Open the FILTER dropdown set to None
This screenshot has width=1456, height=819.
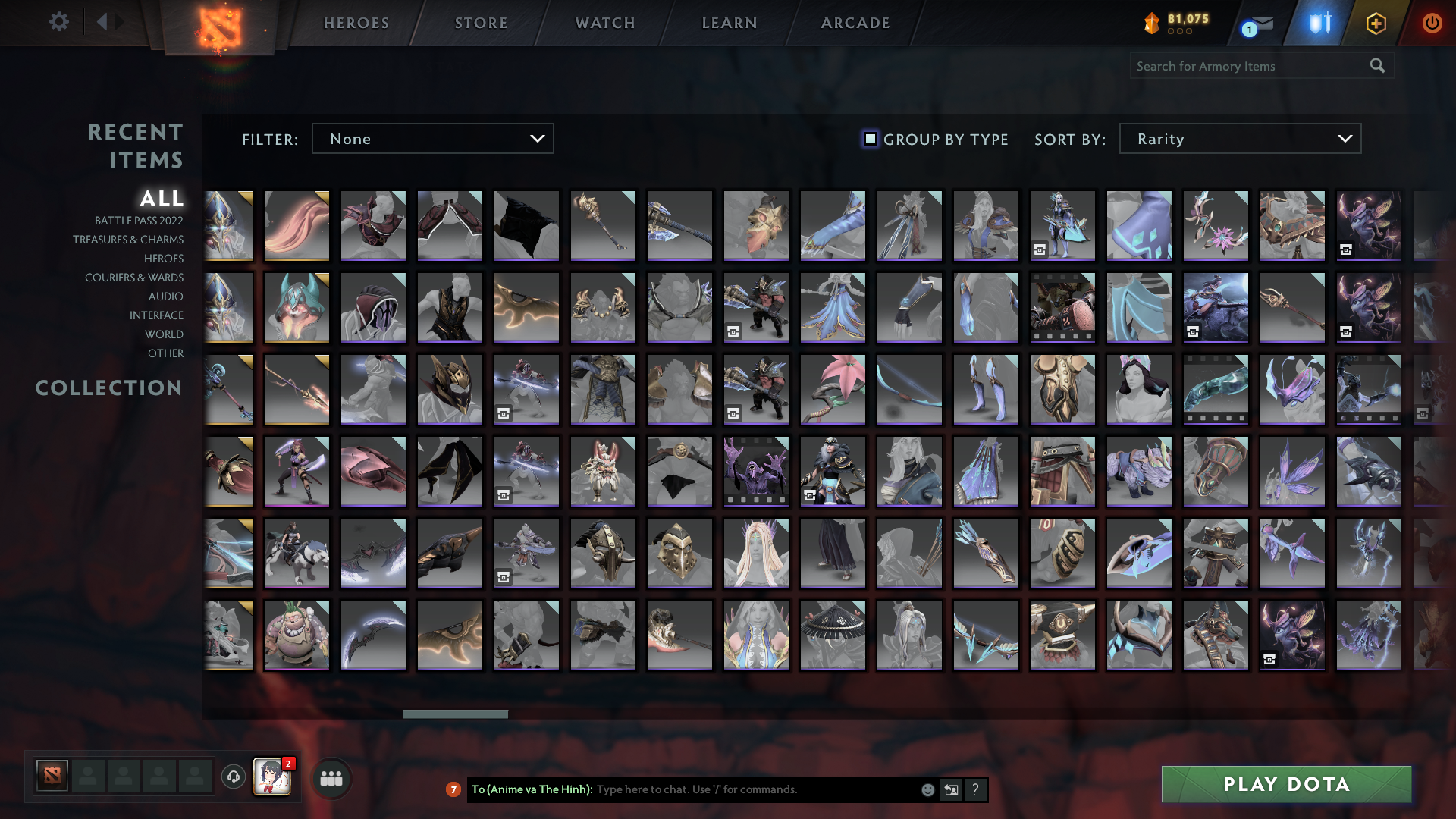tap(432, 139)
